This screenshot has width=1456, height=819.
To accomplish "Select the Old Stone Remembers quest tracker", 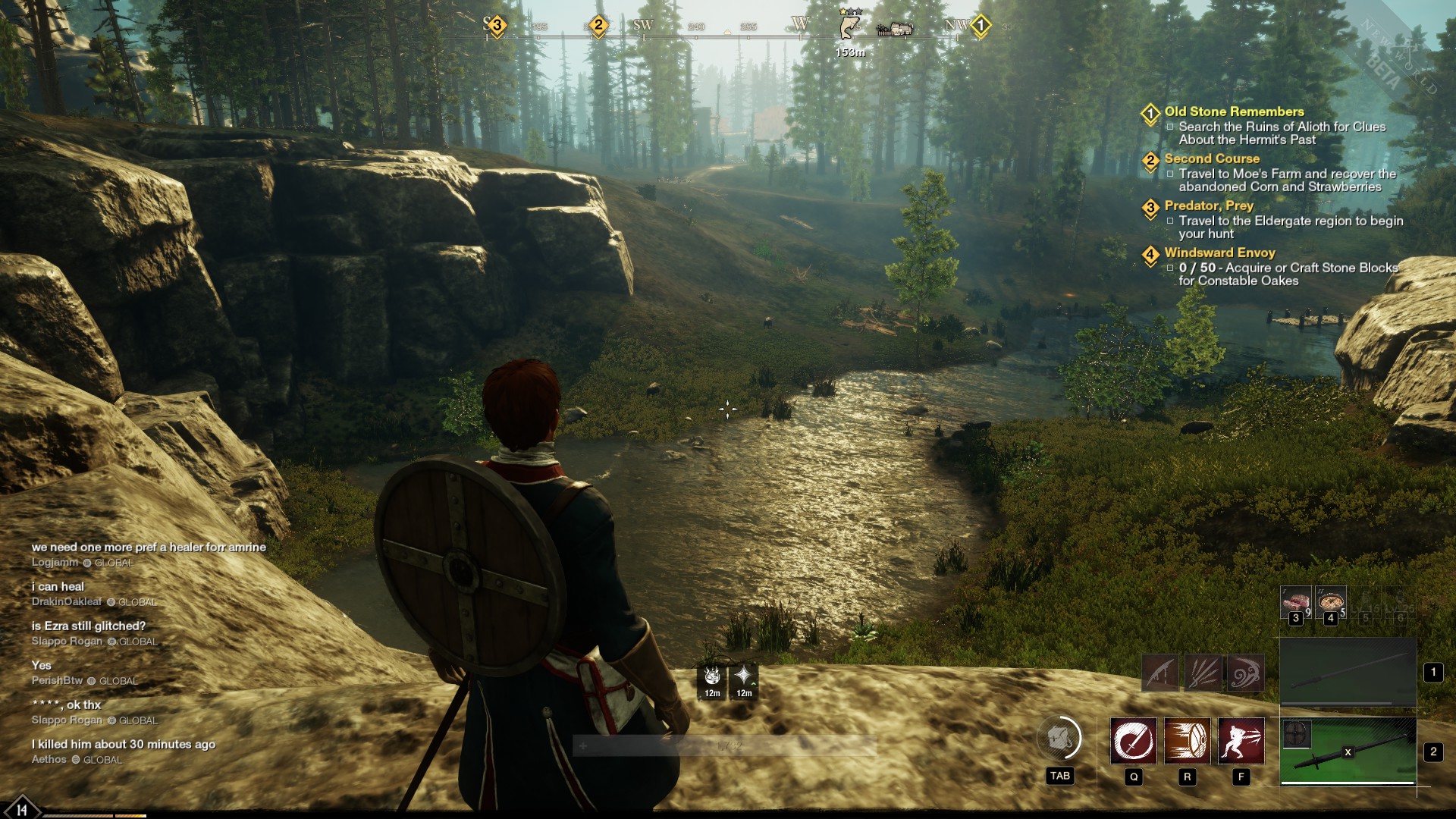I will (x=1234, y=111).
